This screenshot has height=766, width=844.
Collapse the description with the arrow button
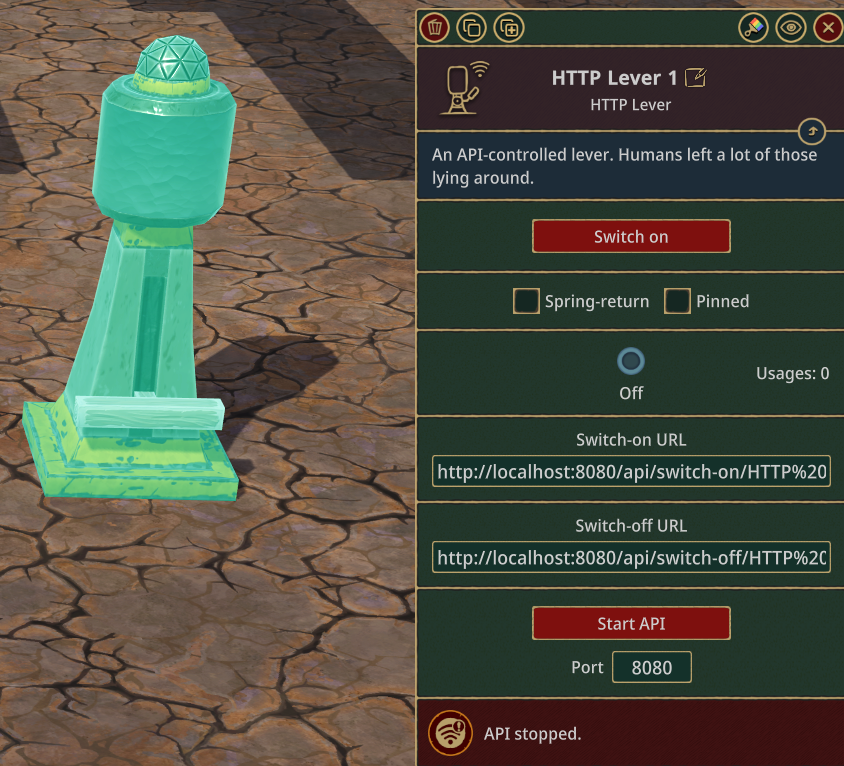point(812,132)
